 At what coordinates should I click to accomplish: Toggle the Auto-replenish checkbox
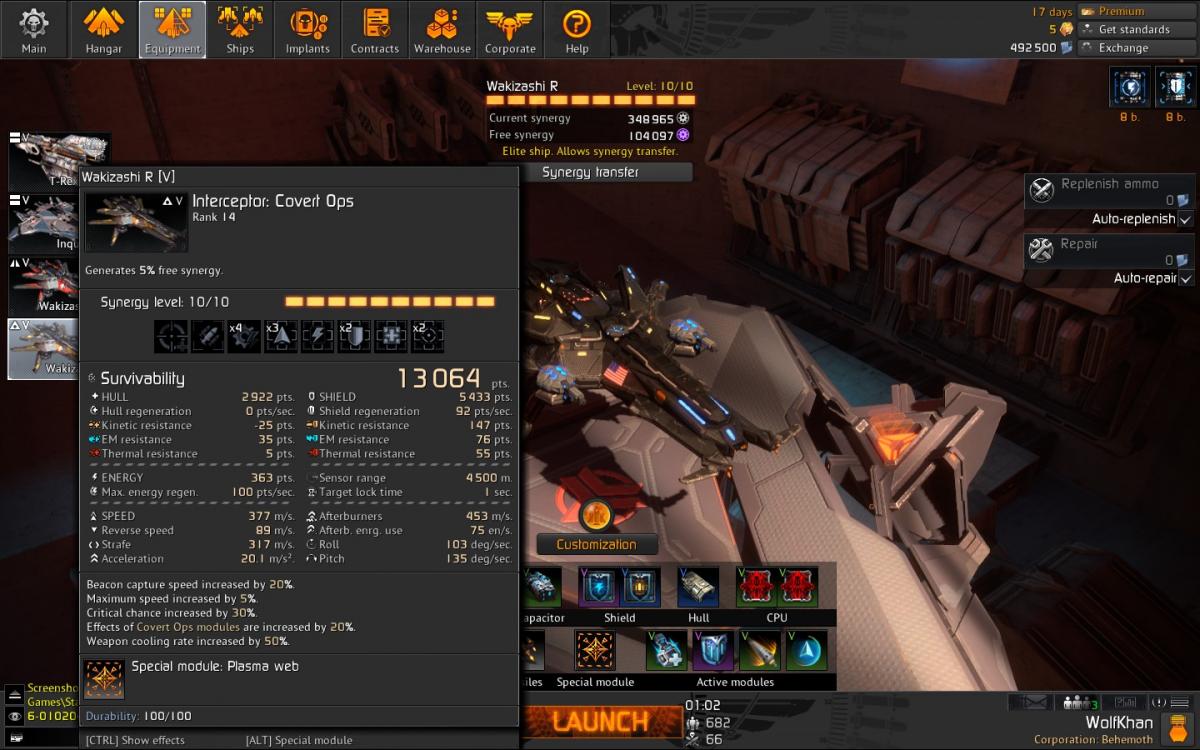pos(1185,219)
